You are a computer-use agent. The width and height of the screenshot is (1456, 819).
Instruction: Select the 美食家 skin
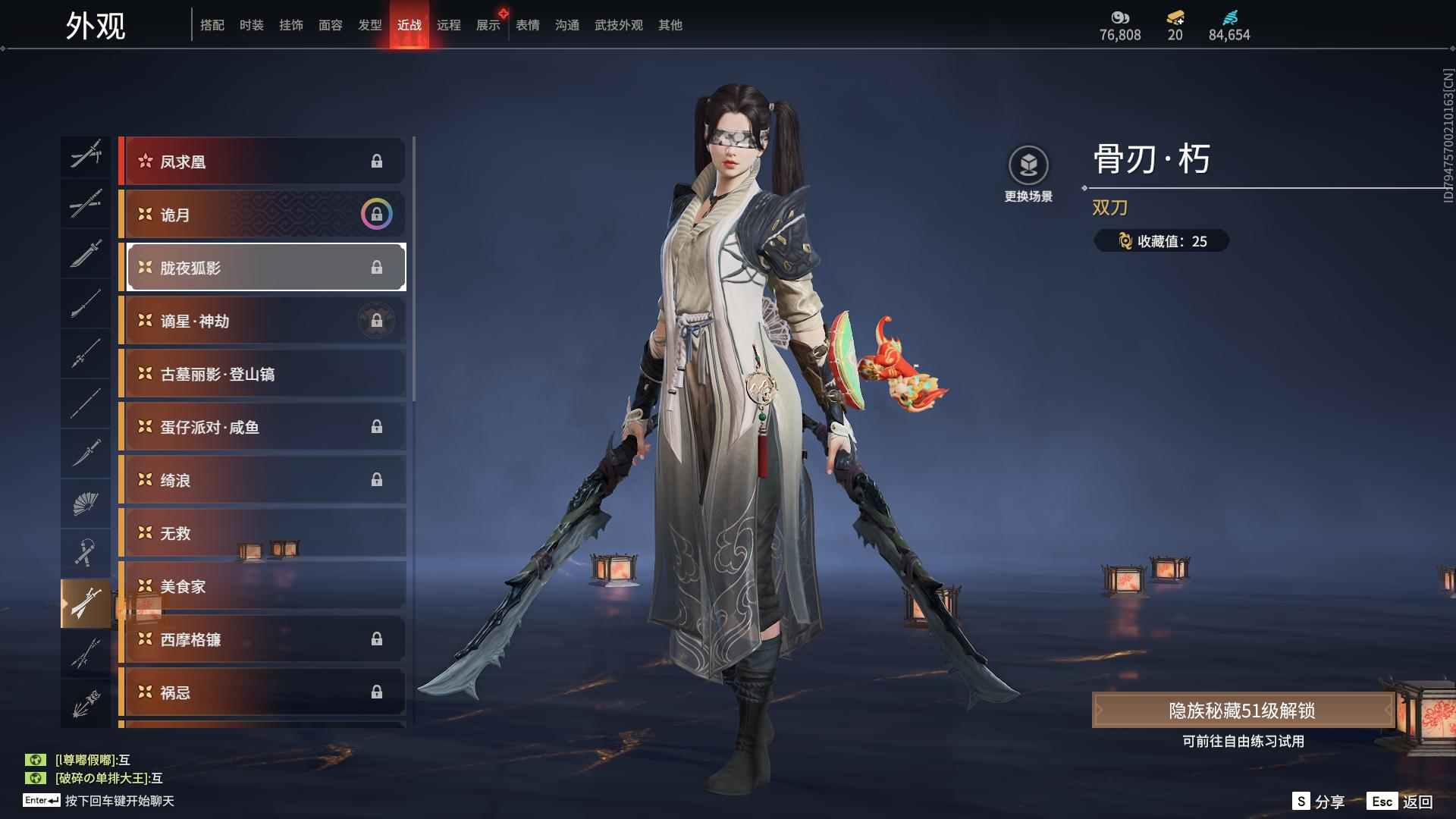(262, 586)
